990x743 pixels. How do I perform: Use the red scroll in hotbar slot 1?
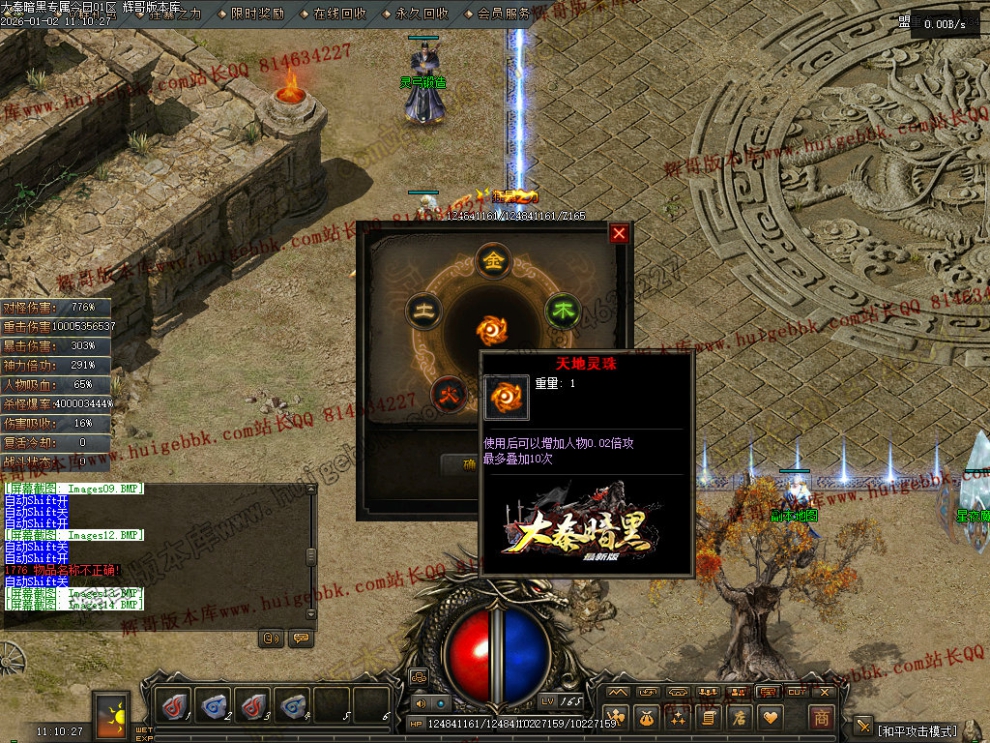tap(174, 705)
